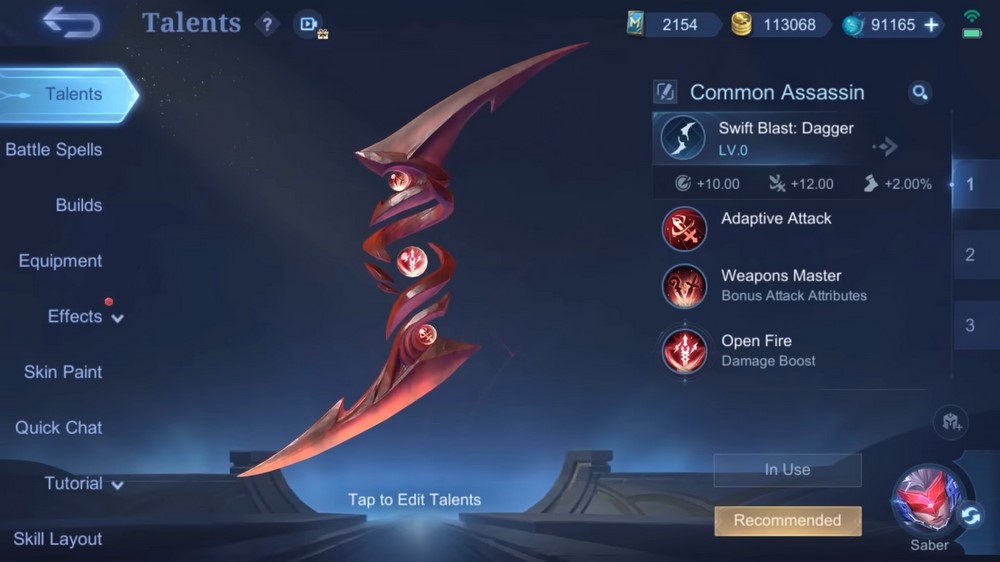Open Quick Chat settings
Viewport: 1000px width, 562px height.
coord(58,428)
